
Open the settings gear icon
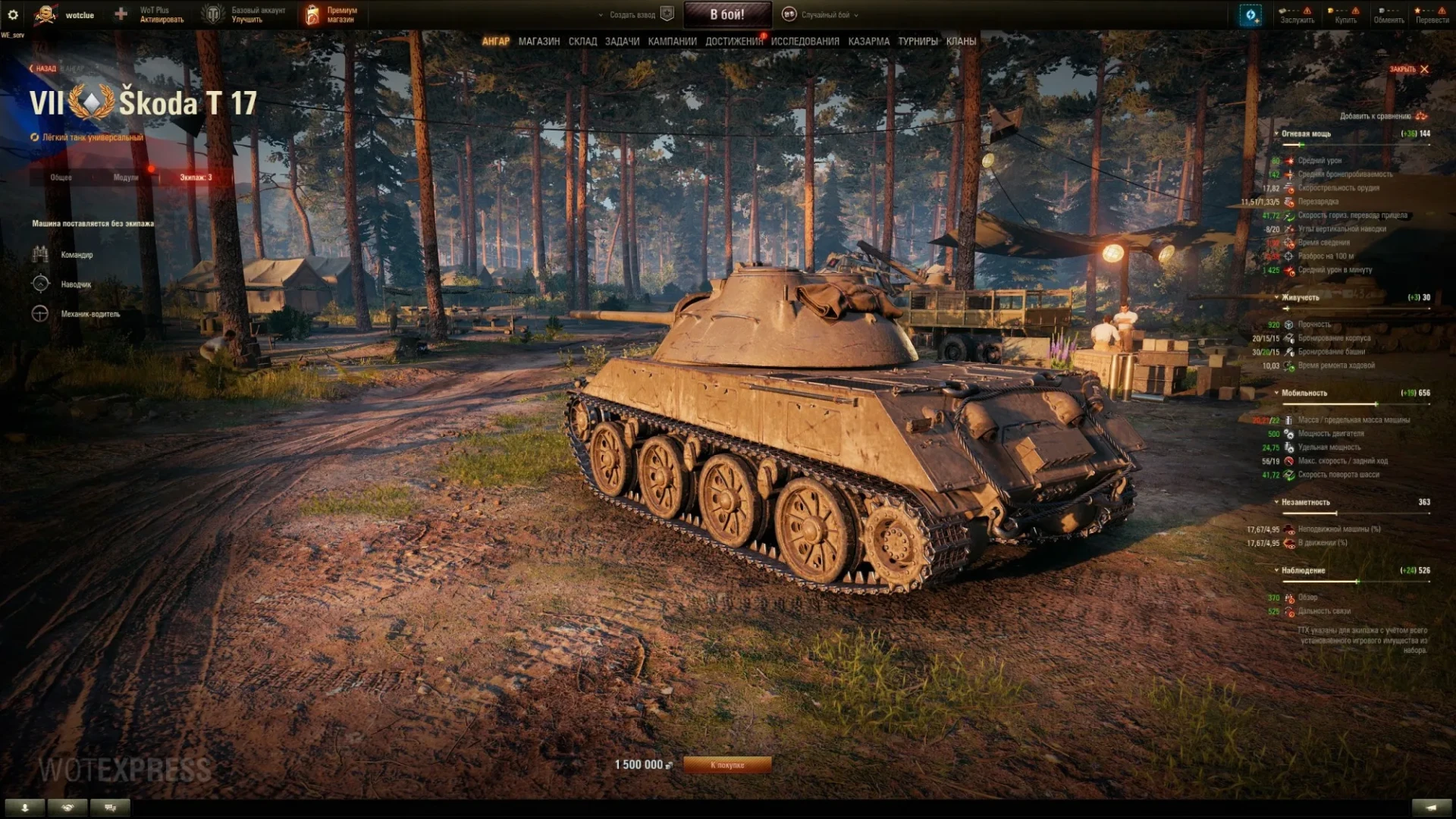point(13,14)
